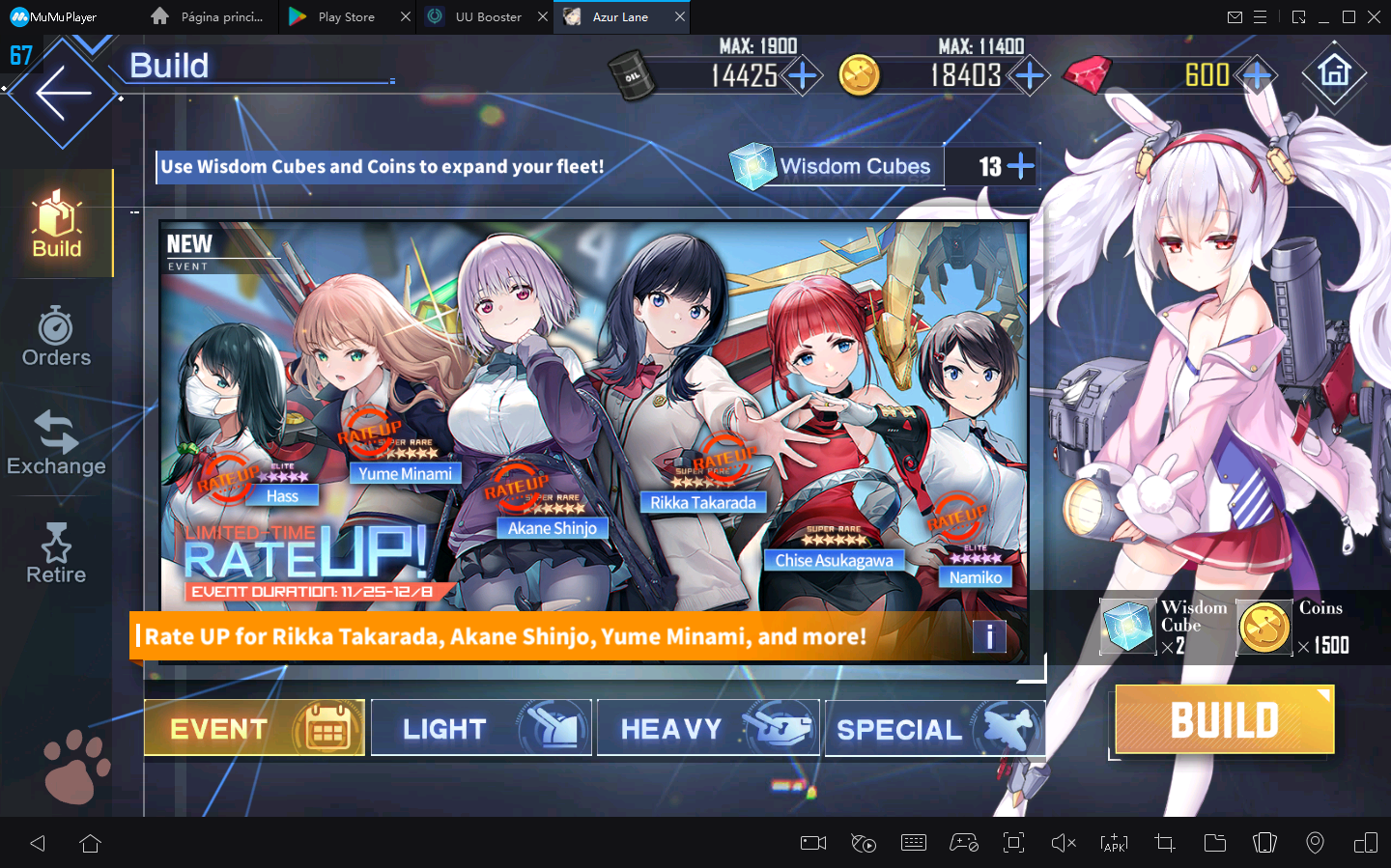Return home via the diamond home icon
The image size is (1391, 868).
1334,75
